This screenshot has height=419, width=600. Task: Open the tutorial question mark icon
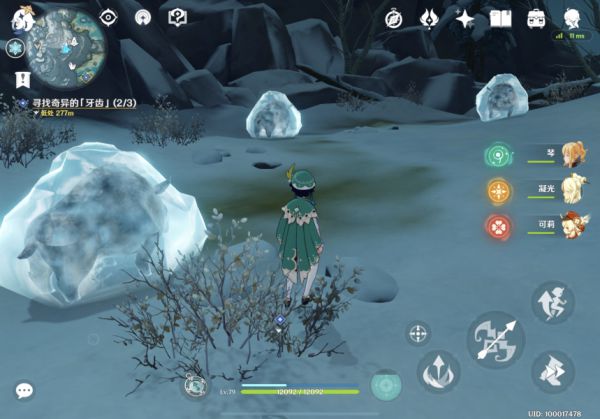click(x=177, y=17)
